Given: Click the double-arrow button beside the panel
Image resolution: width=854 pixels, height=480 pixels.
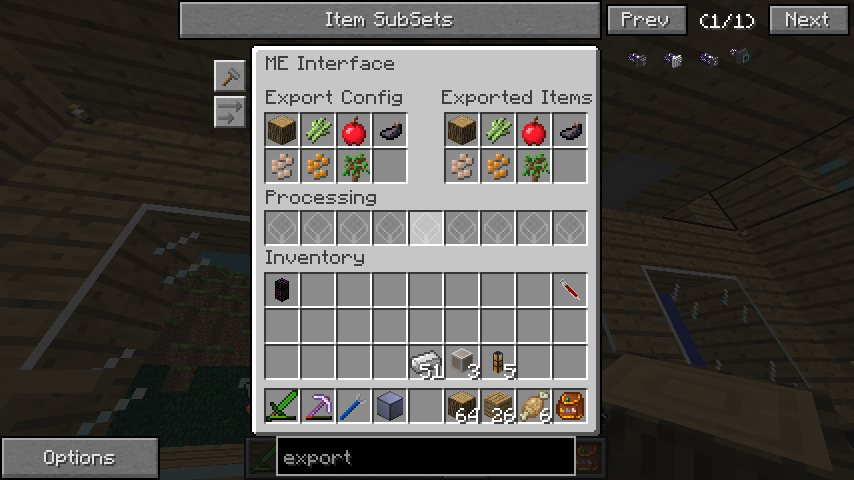Looking at the screenshot, I should [x=229, y=111].
